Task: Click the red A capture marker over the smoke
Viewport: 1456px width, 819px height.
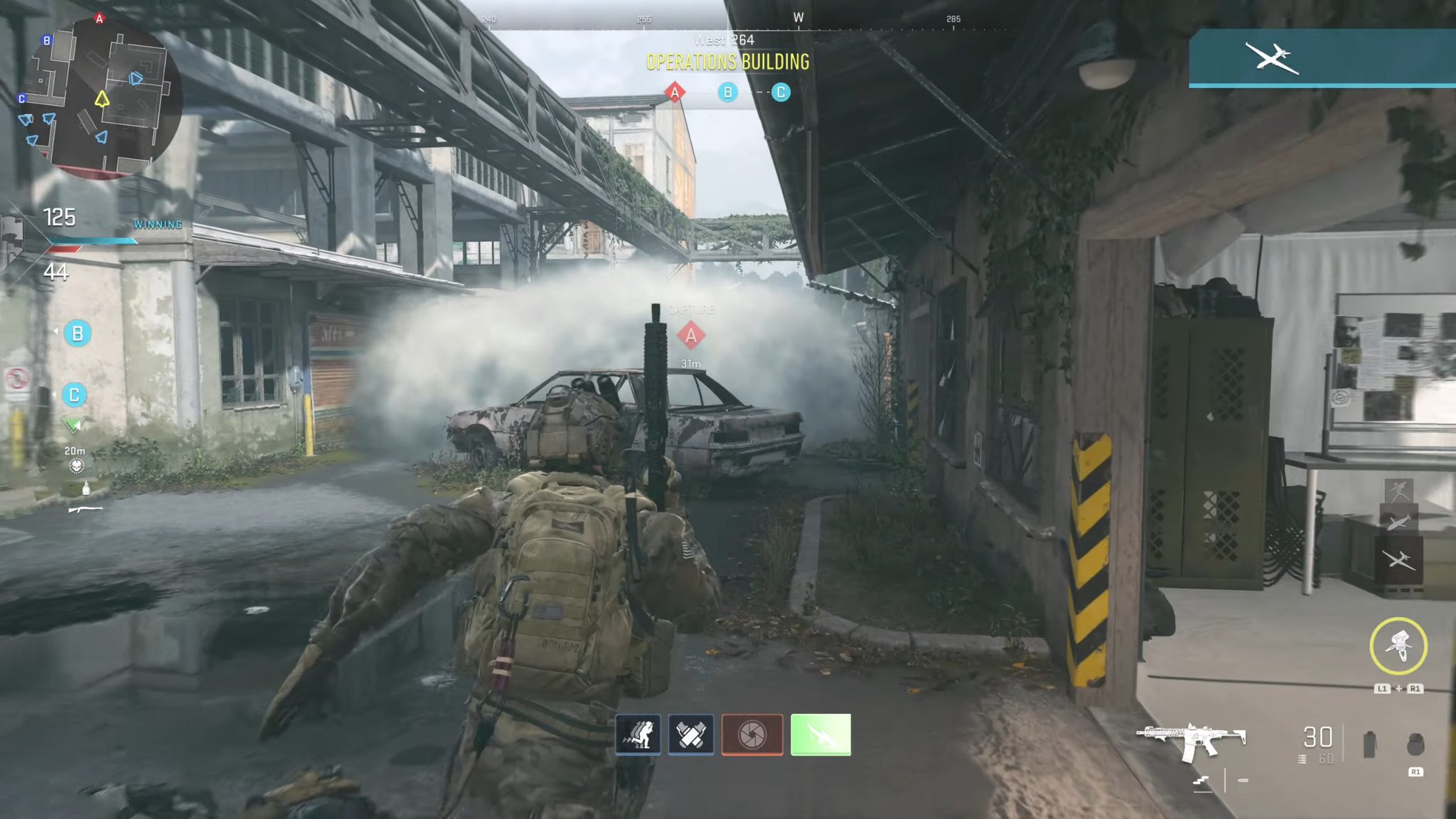Action: click(x=690, y=336)
